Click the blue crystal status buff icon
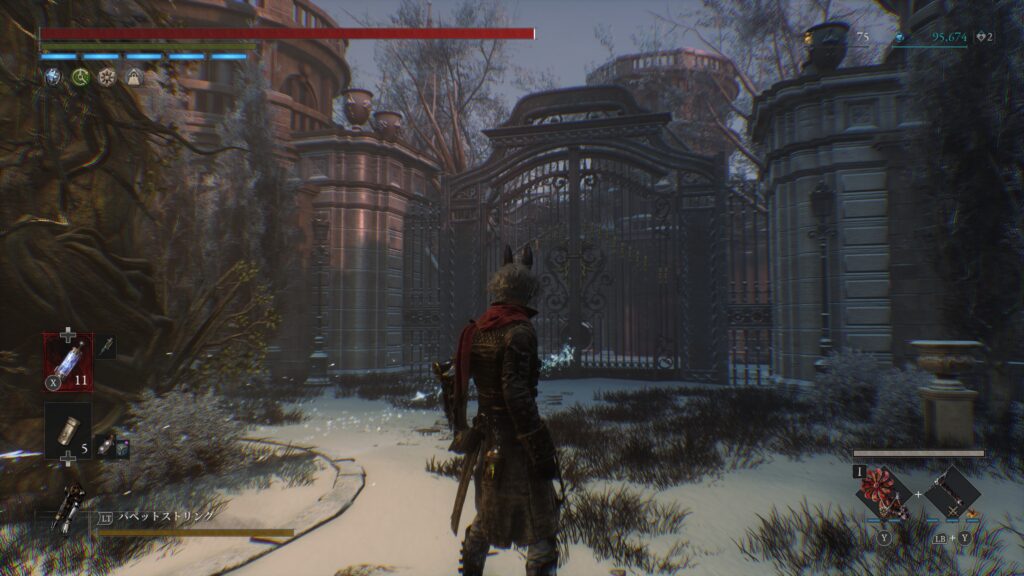 pyautogui.click(x=53, y=77)
